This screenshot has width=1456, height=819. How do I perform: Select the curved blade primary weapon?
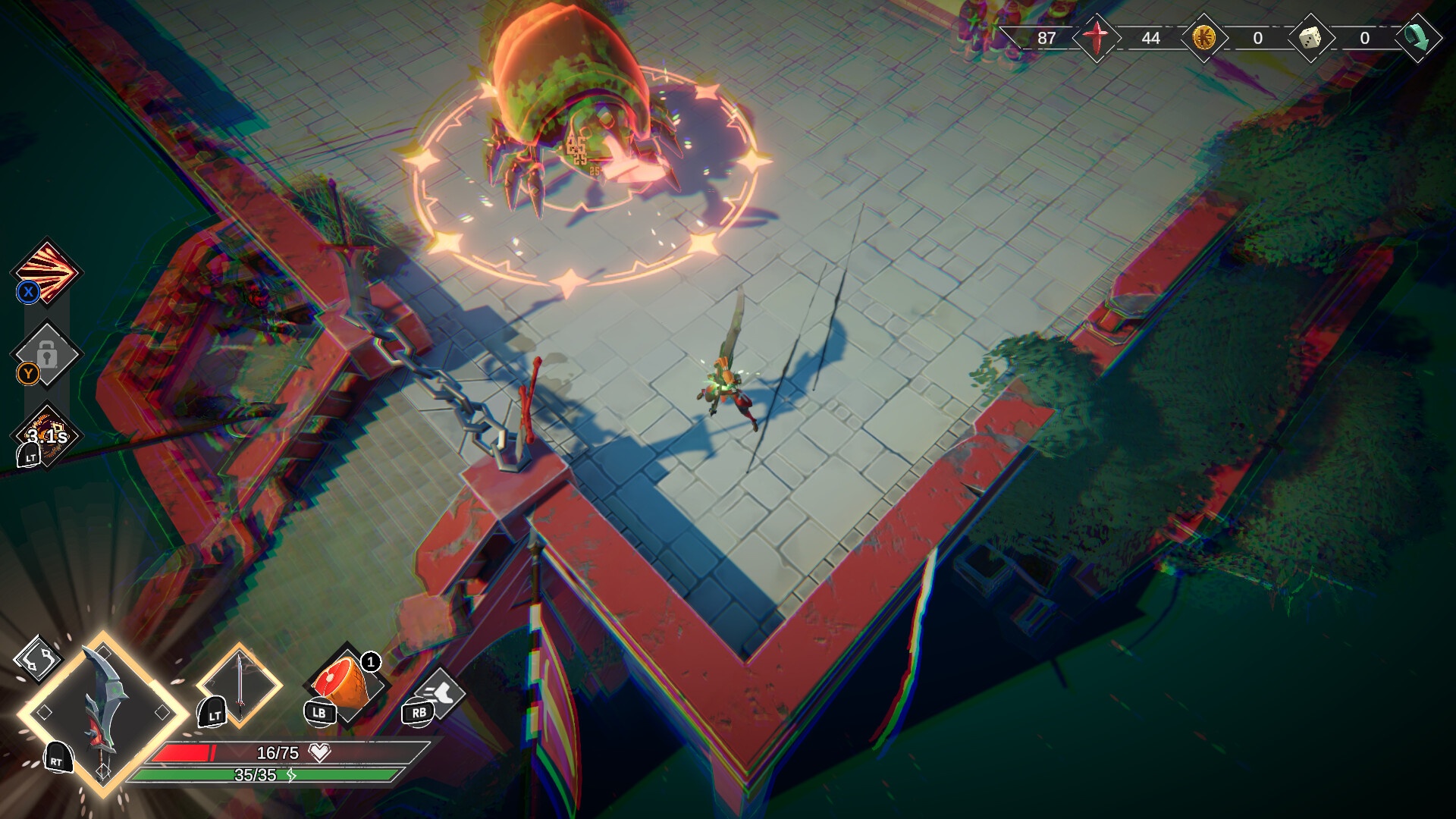tap(103, 713)
